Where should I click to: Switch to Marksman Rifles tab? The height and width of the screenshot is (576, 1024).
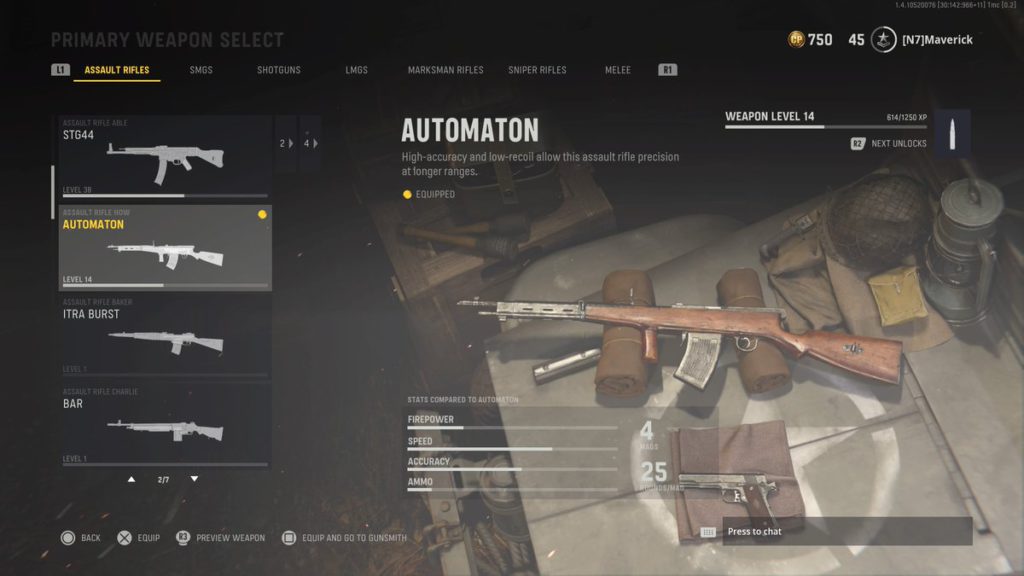click(x=445, y=70)
